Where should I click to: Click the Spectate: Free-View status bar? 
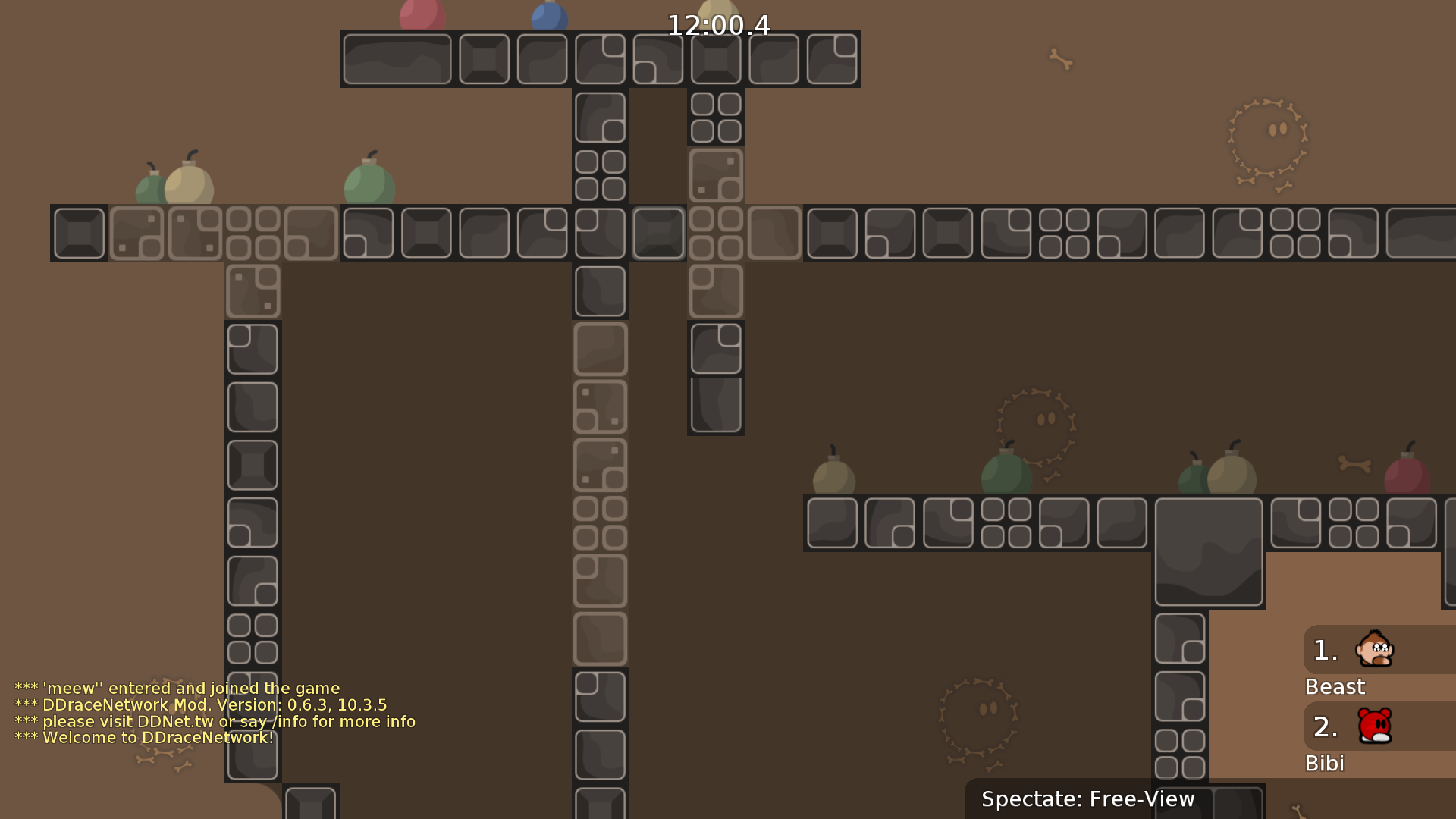[1088, 799]
